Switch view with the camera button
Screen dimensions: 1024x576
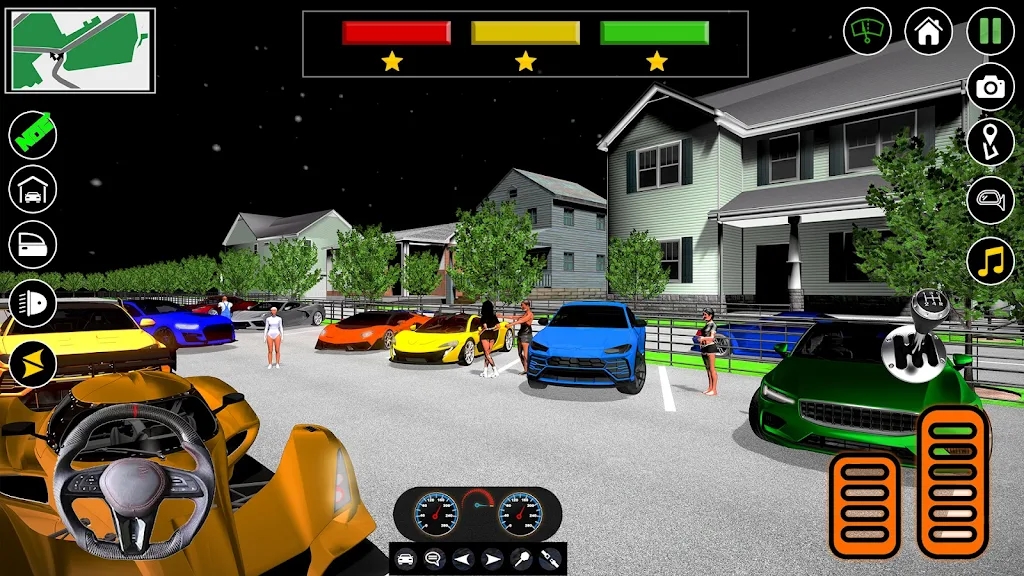click(x=990, y=87)
